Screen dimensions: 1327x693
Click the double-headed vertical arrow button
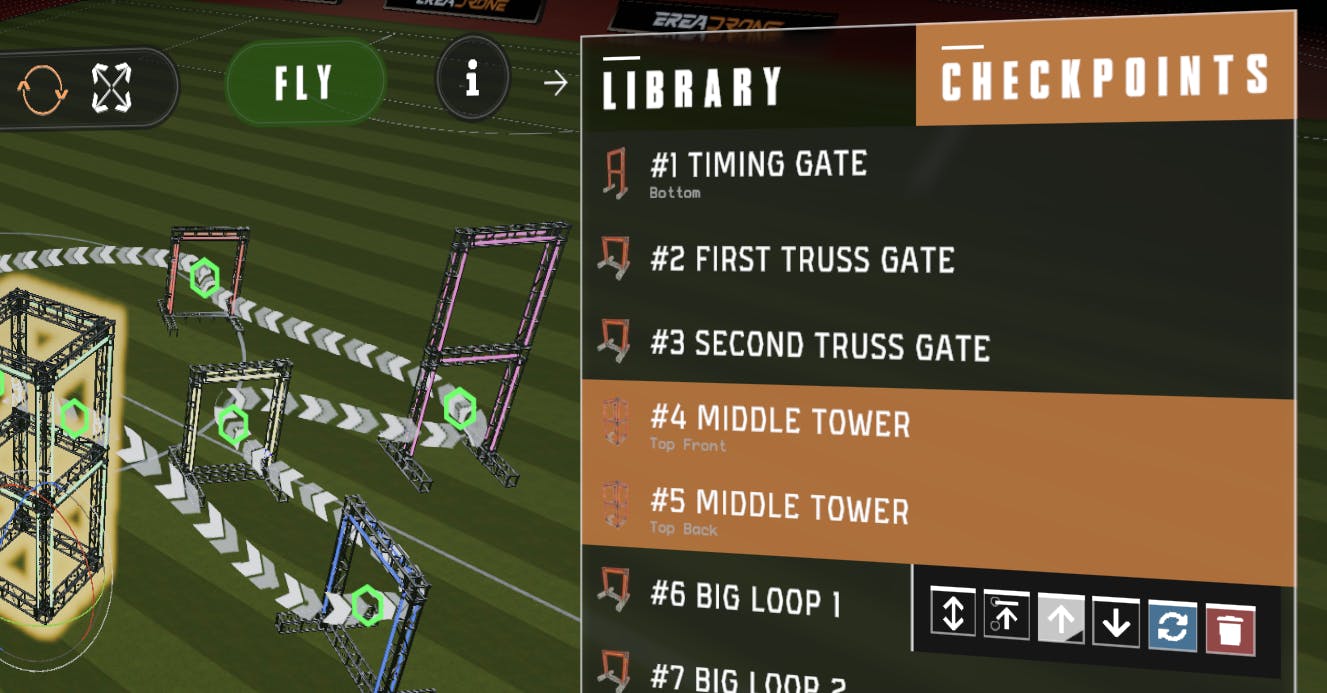coord(953,611)
